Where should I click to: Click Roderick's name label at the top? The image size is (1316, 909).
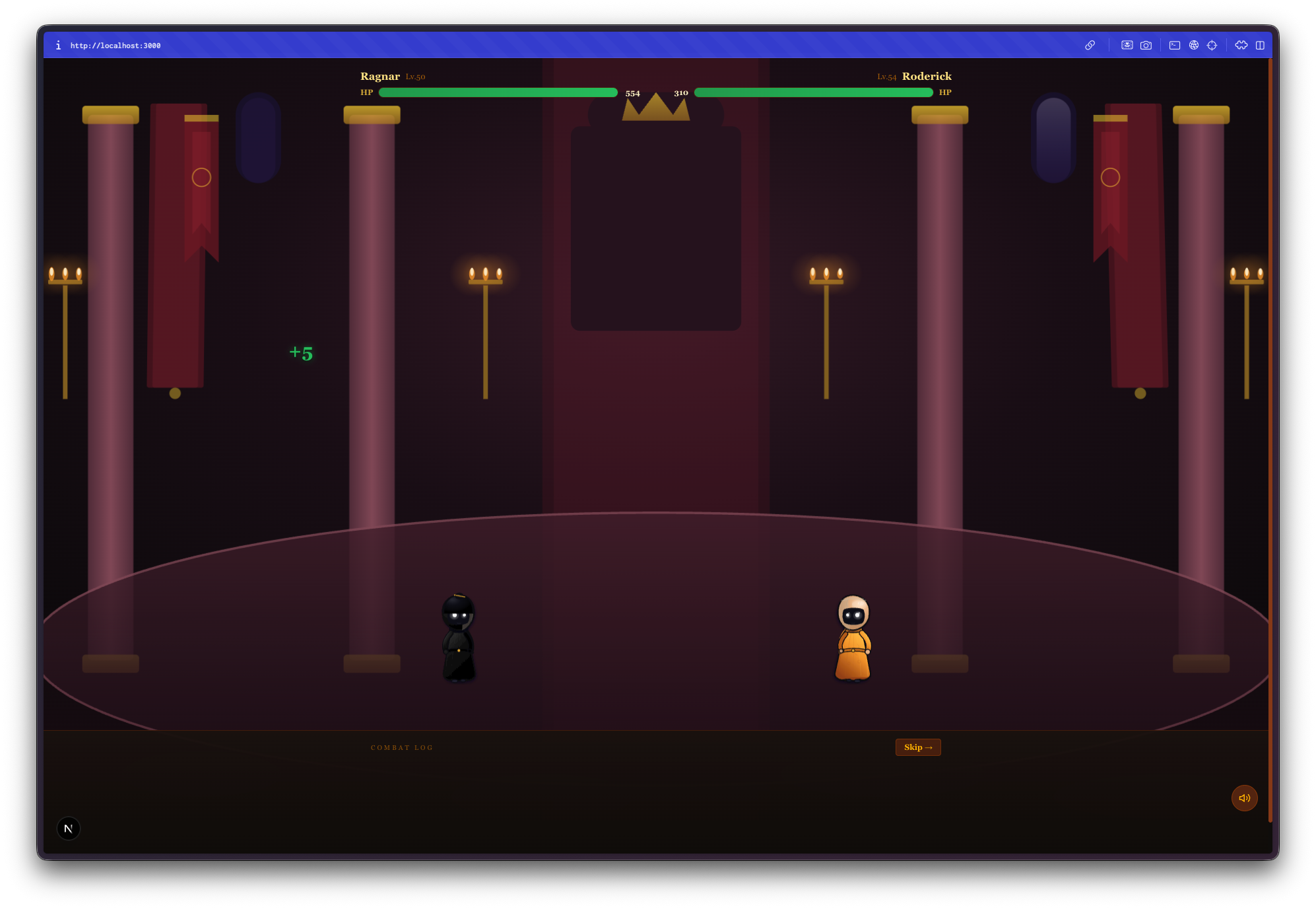927,76
